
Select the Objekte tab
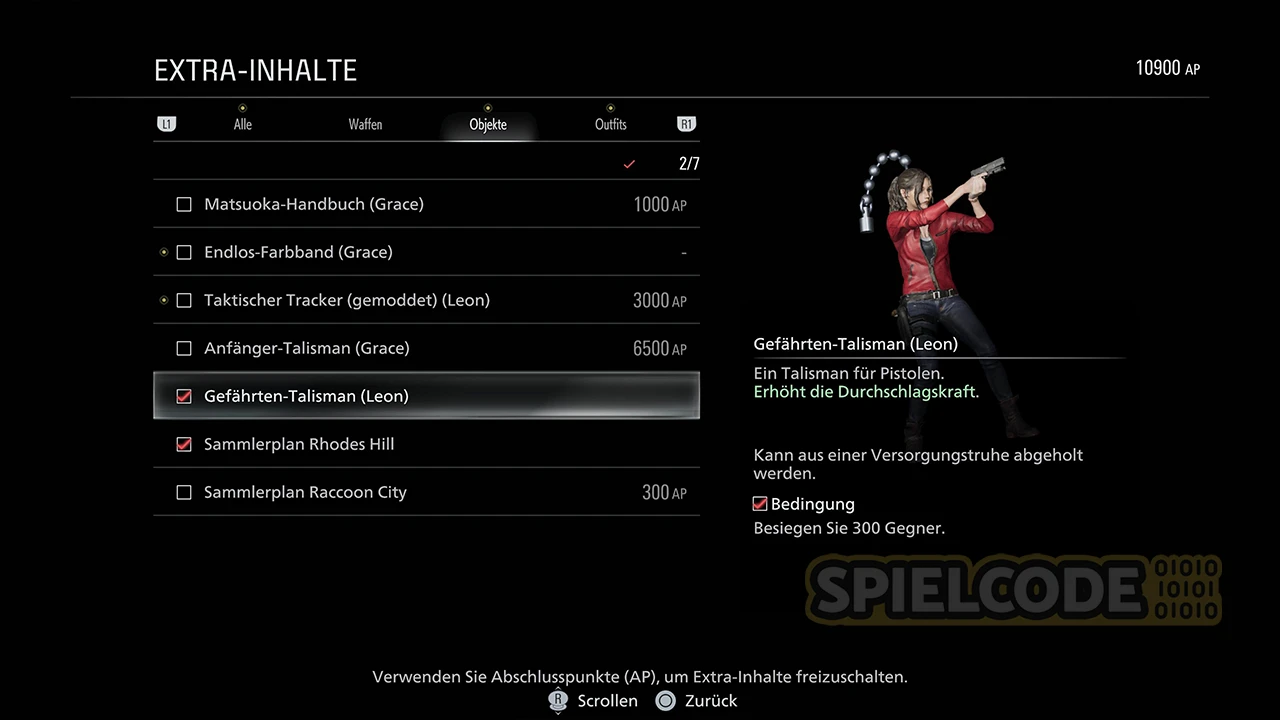pos(488,125)
